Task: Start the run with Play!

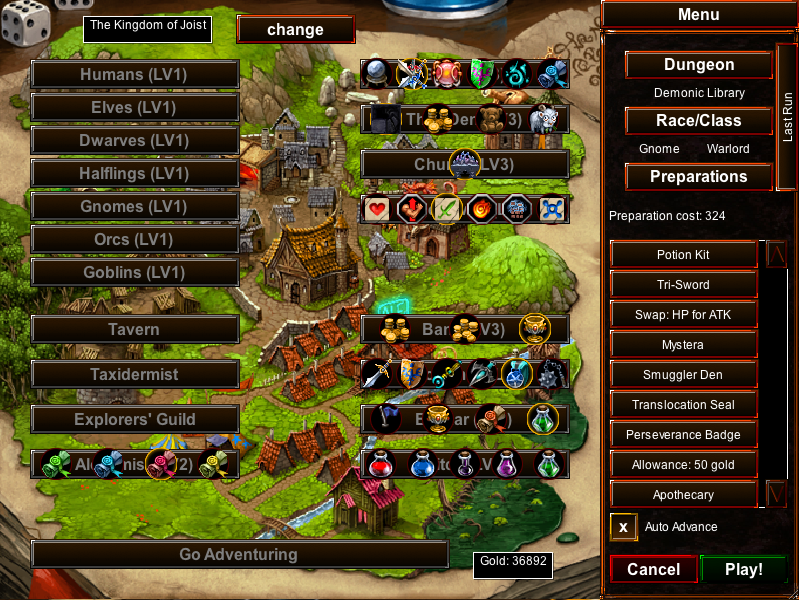Action: (743, 569)
